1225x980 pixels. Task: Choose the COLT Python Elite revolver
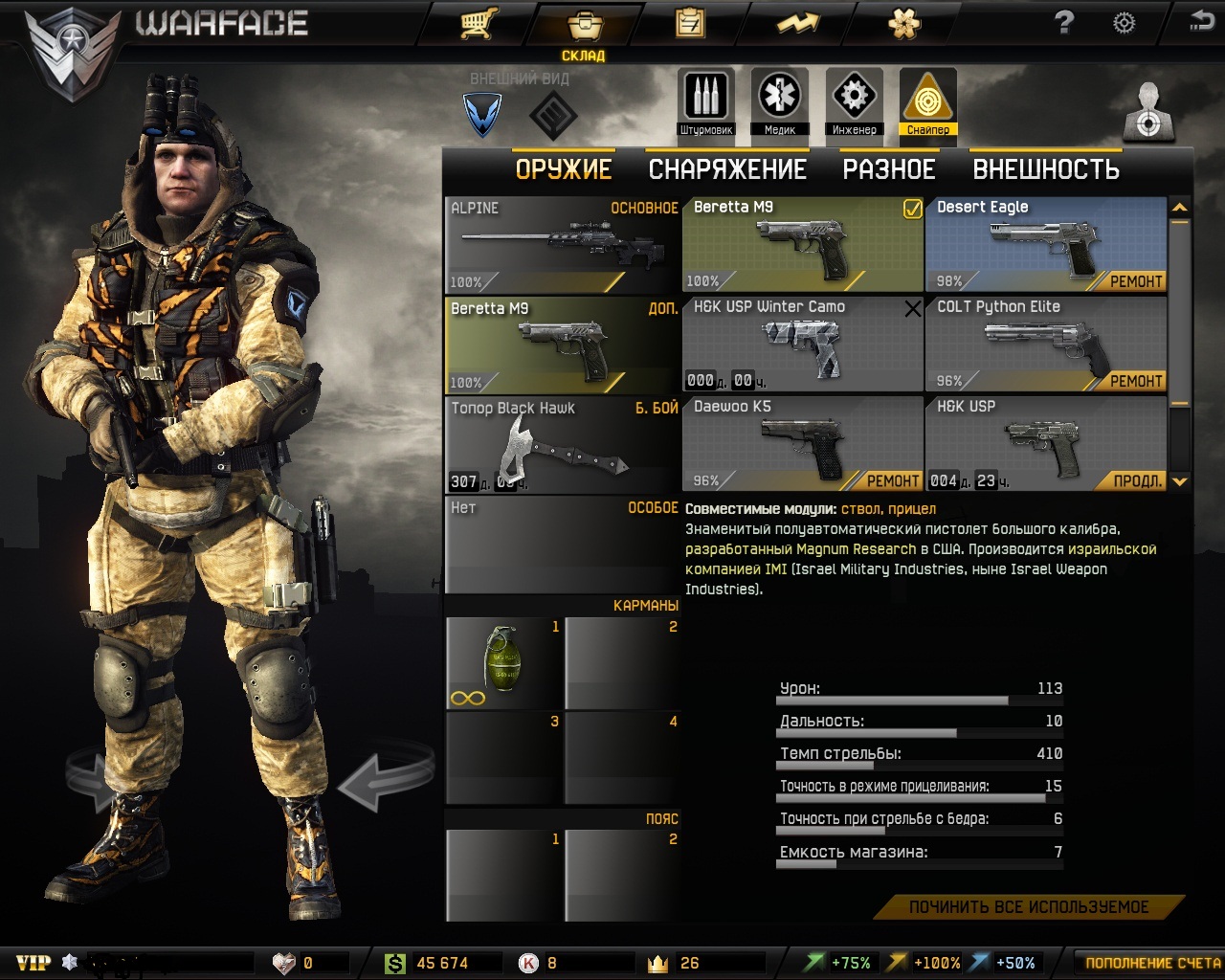click(1045, 345)
